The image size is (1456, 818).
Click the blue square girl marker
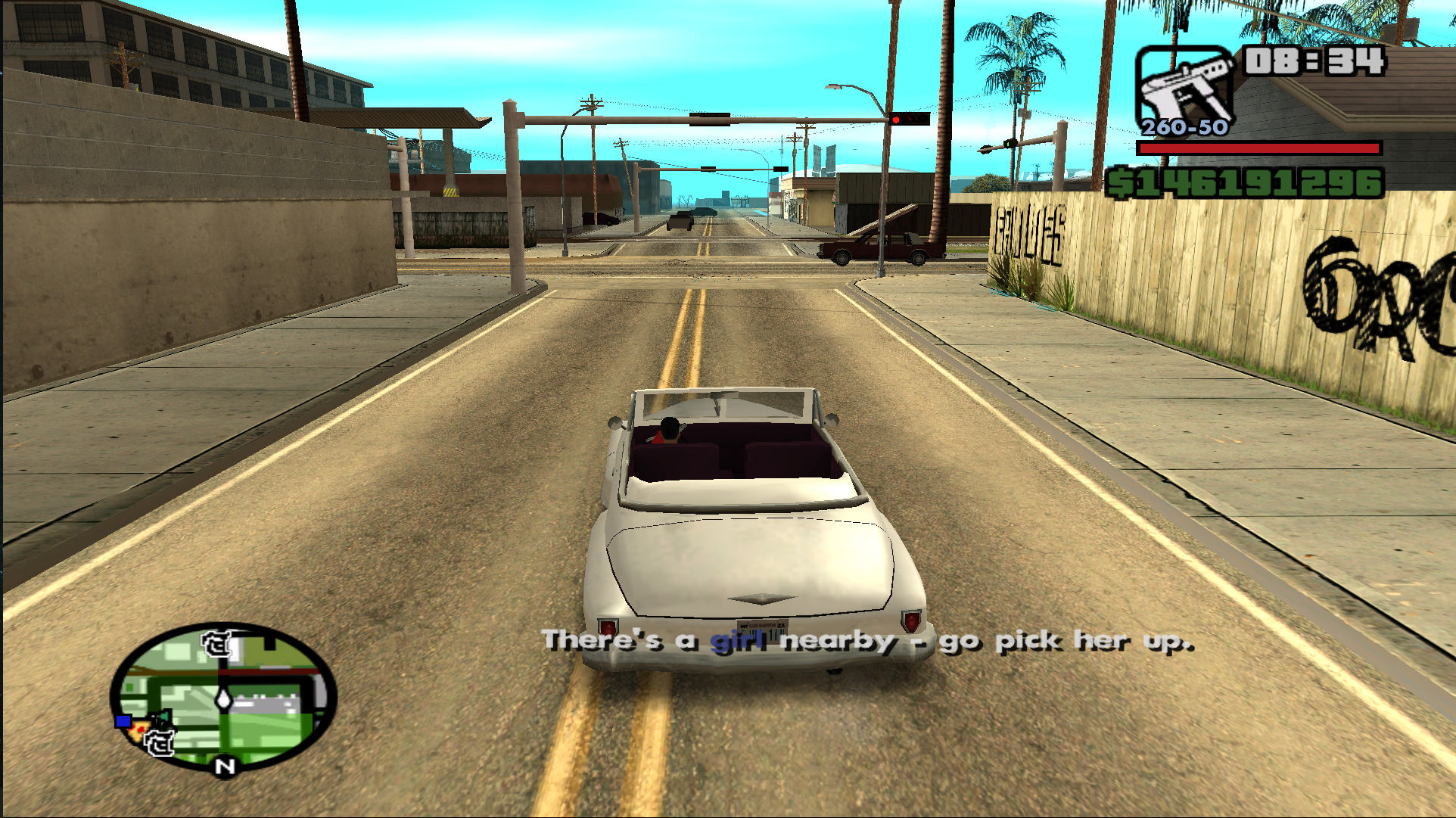123,721
